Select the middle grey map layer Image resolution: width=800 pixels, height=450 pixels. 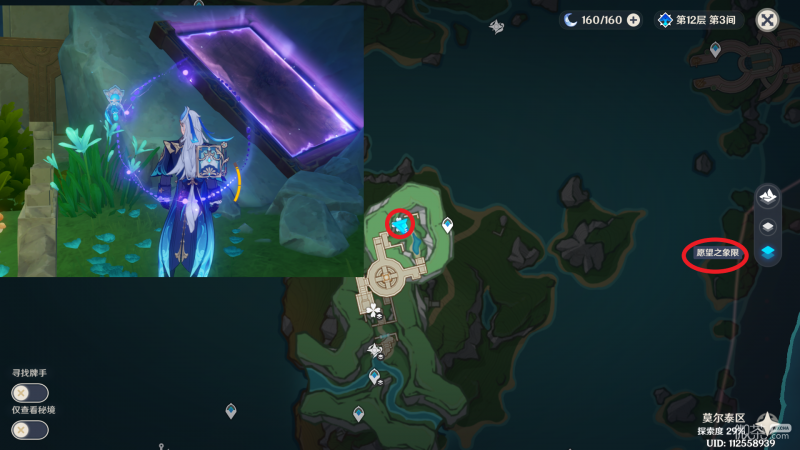coord(767,226)
